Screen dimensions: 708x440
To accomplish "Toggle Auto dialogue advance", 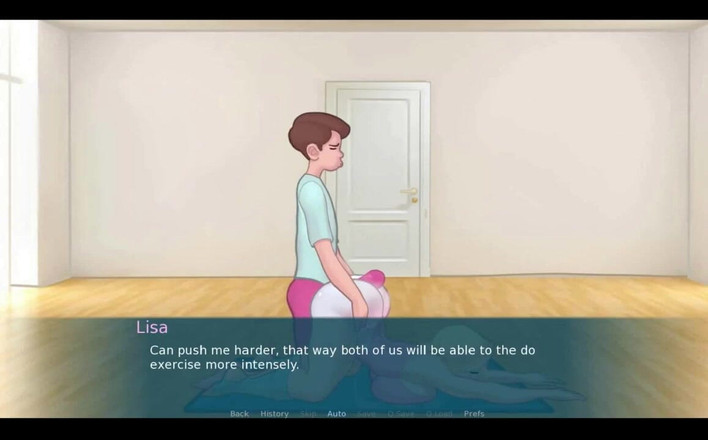I will coord(337,413).
